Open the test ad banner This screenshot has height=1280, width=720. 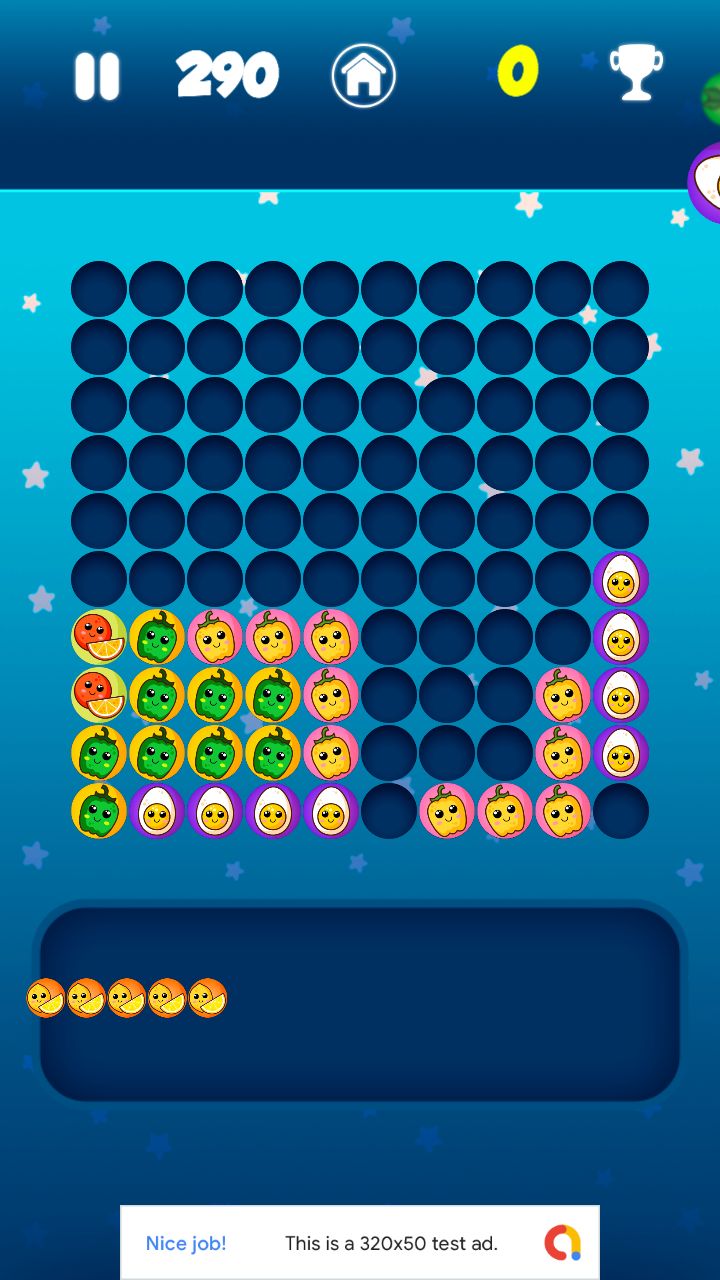point(360,1243)
